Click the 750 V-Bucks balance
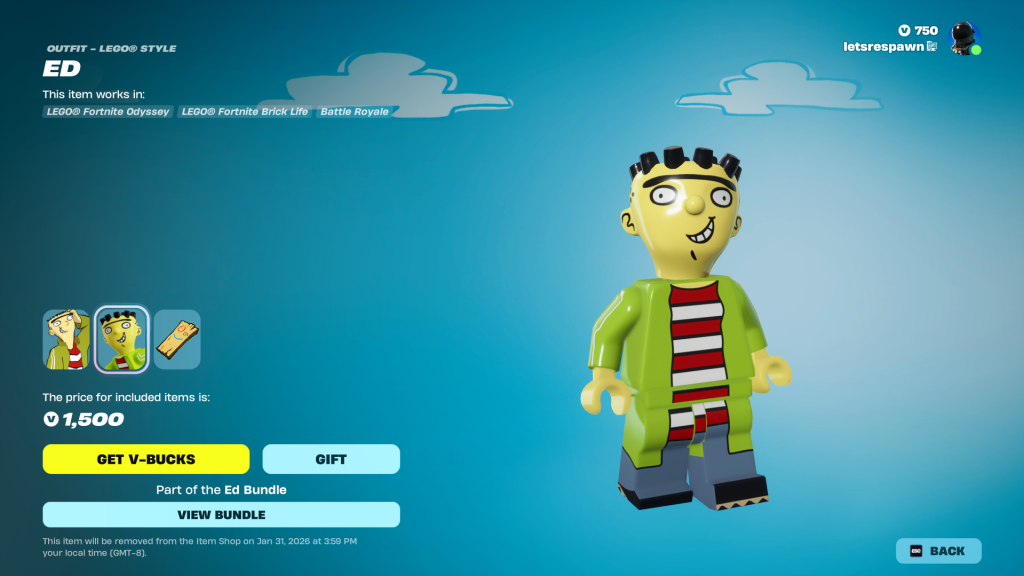 (x=918, y=30)
